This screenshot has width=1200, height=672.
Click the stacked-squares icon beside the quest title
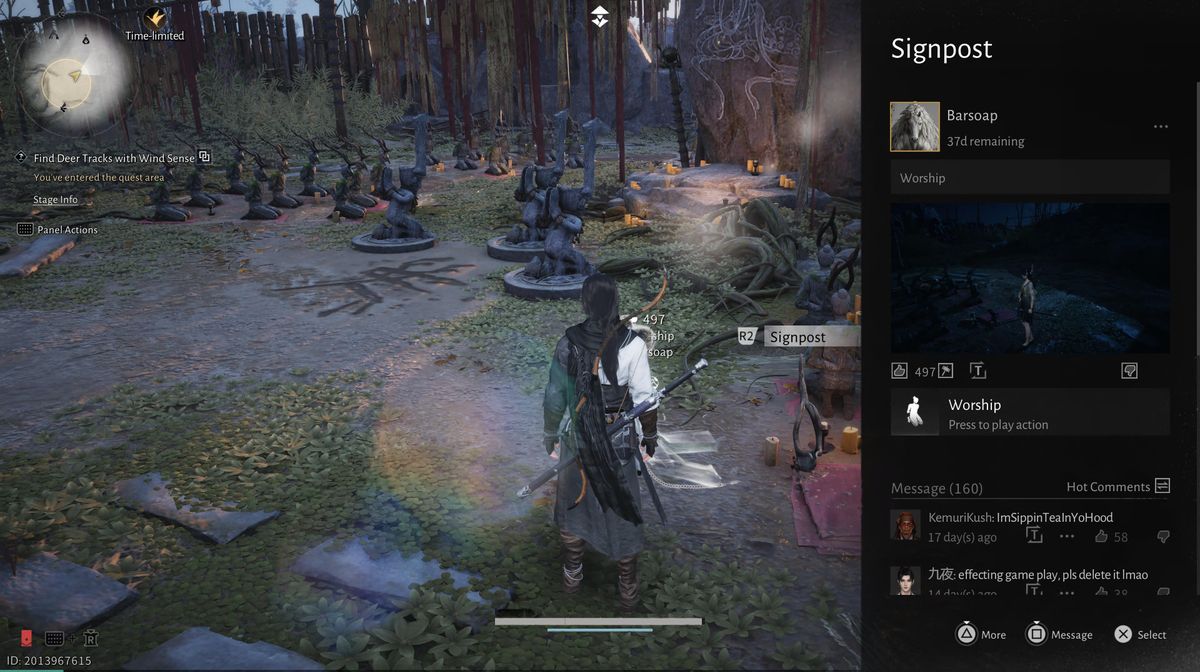[204, 157]
